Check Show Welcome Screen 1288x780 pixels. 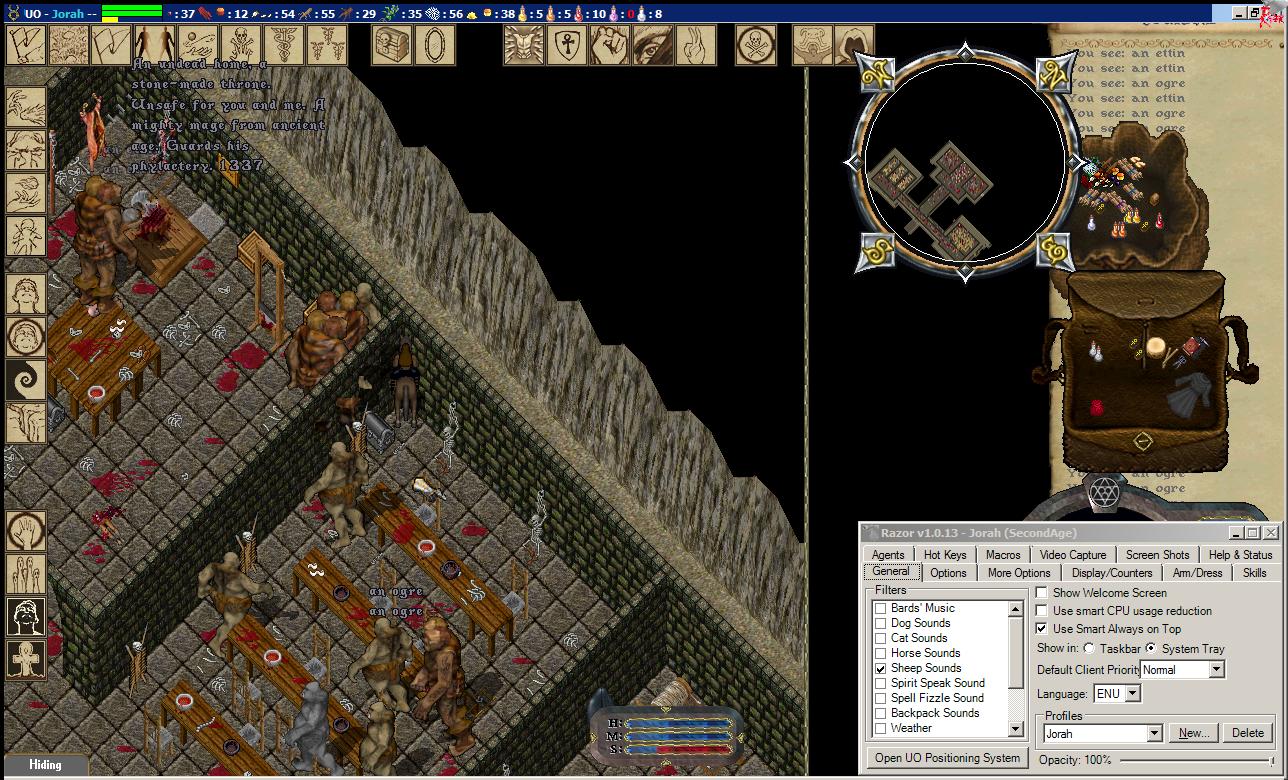click(1042, 593)
